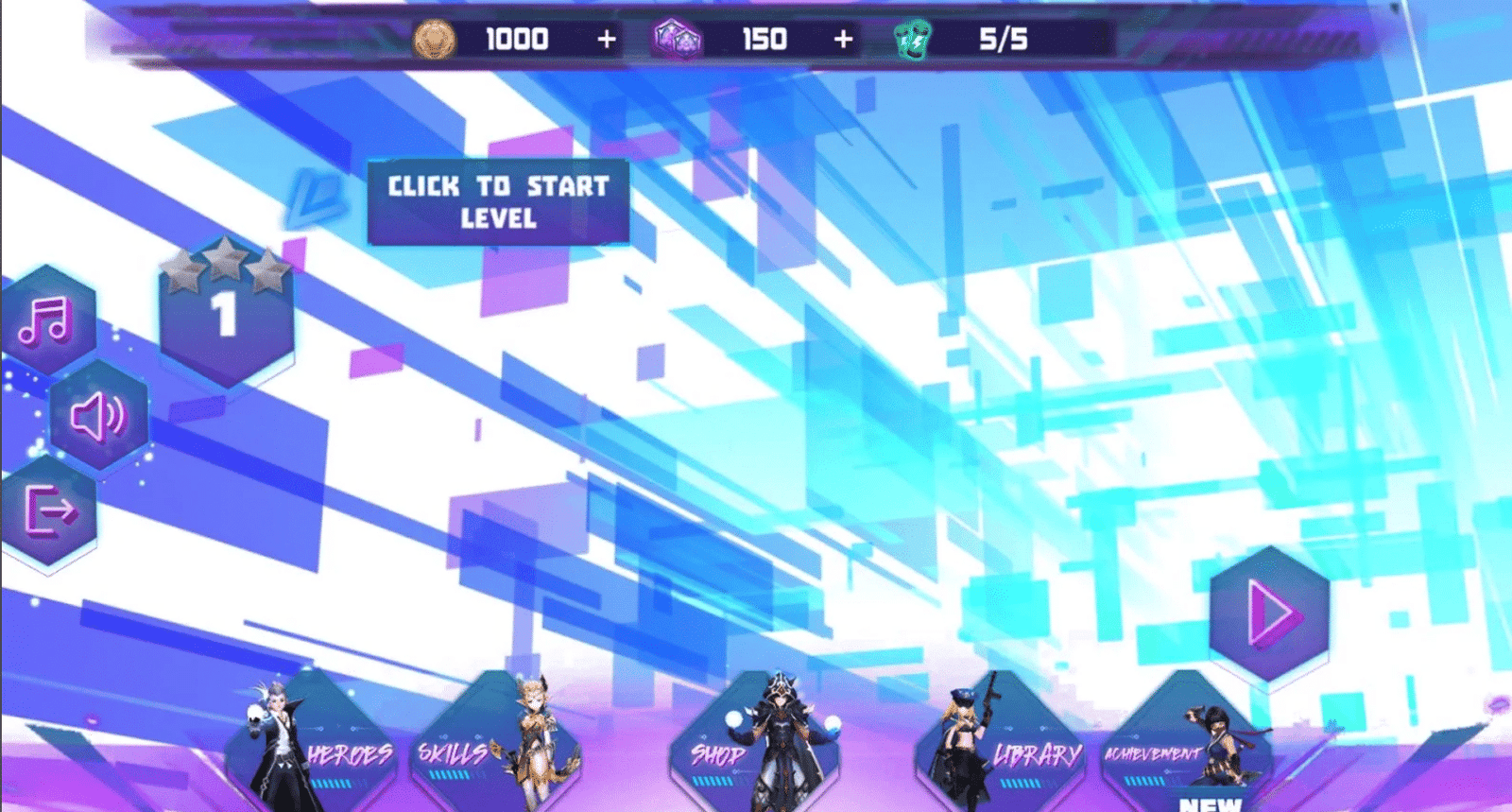Image resolution: width=1512 pixels, height=812 pixels.
Task: Buy coins using the plus next to 1000
Action: [x=606, y=39]
